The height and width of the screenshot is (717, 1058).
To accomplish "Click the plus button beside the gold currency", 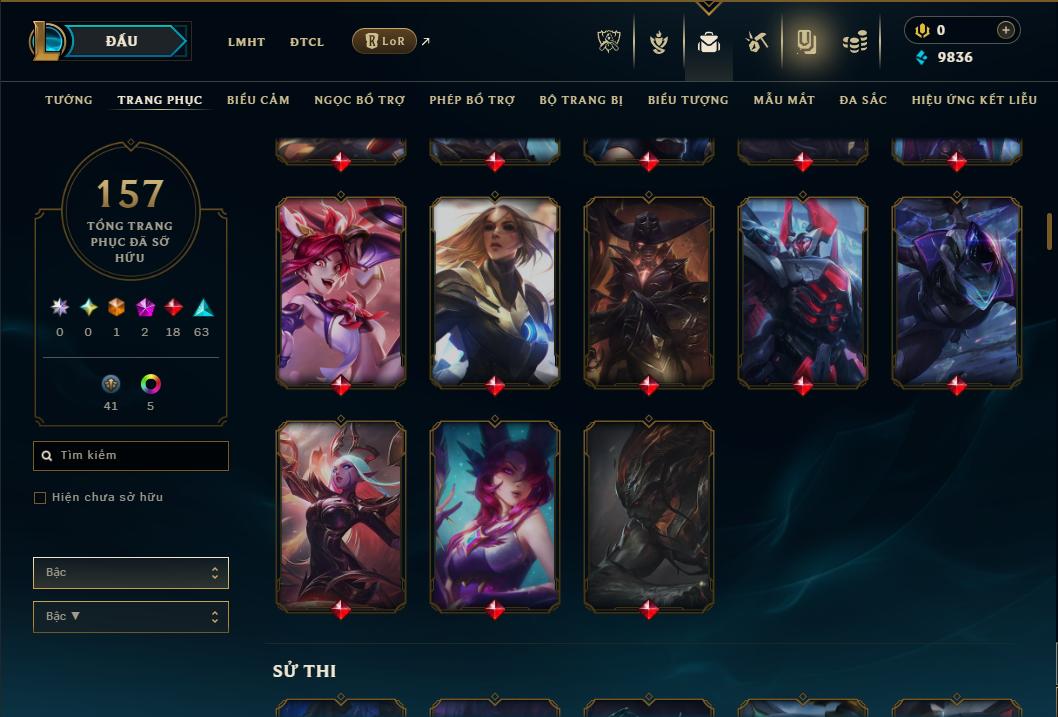I will pos(1006,31).
